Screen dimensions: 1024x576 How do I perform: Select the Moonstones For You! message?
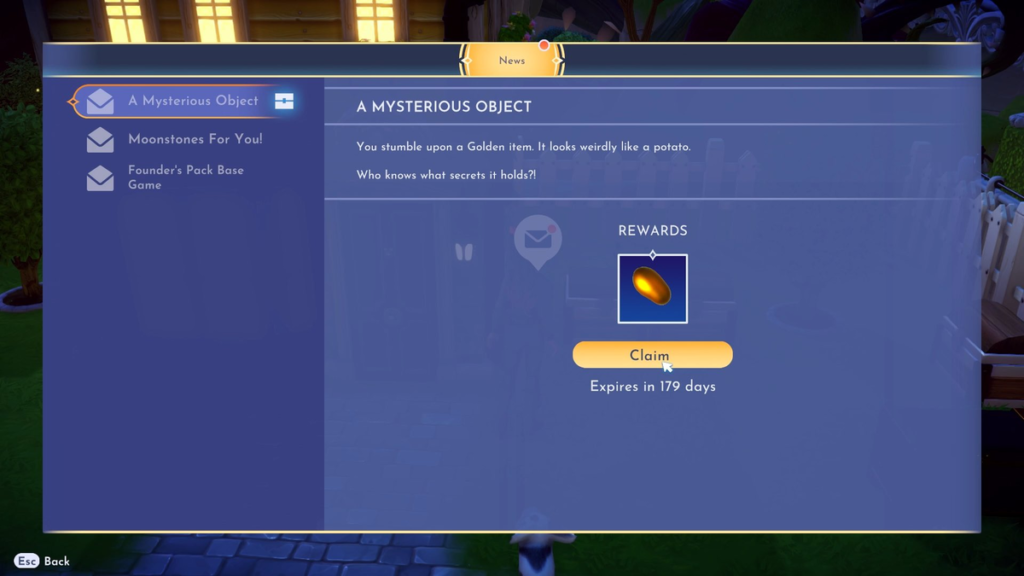tap(194, 140)
